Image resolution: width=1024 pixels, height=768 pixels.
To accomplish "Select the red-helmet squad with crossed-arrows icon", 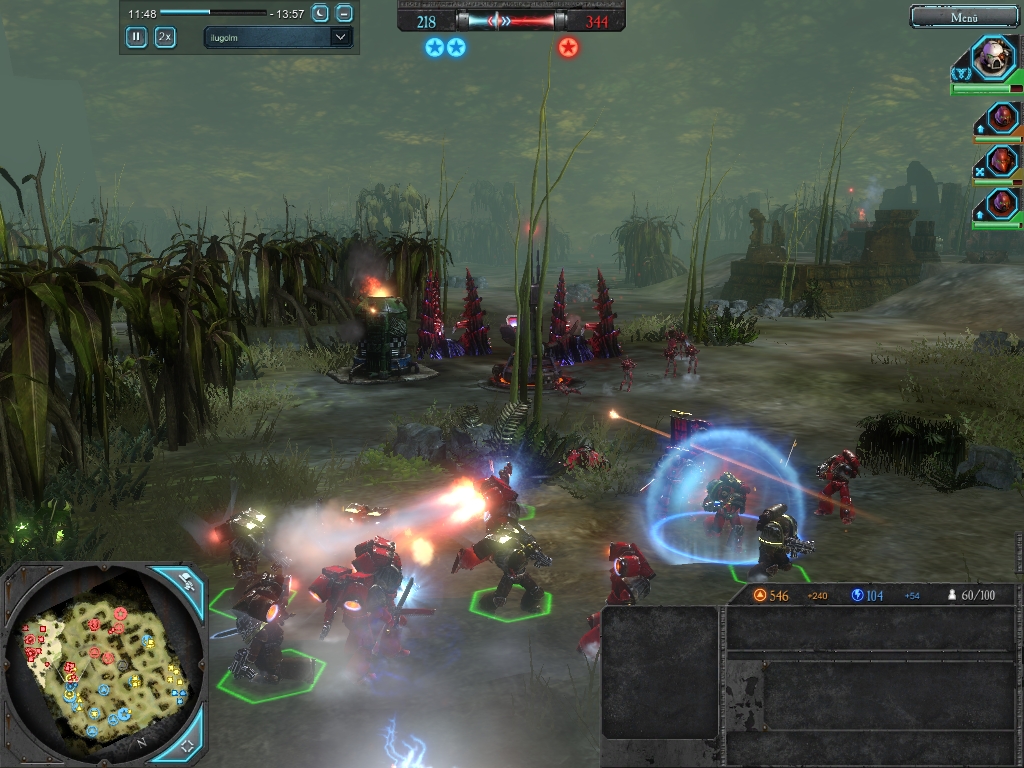I will click(1002, 160).
